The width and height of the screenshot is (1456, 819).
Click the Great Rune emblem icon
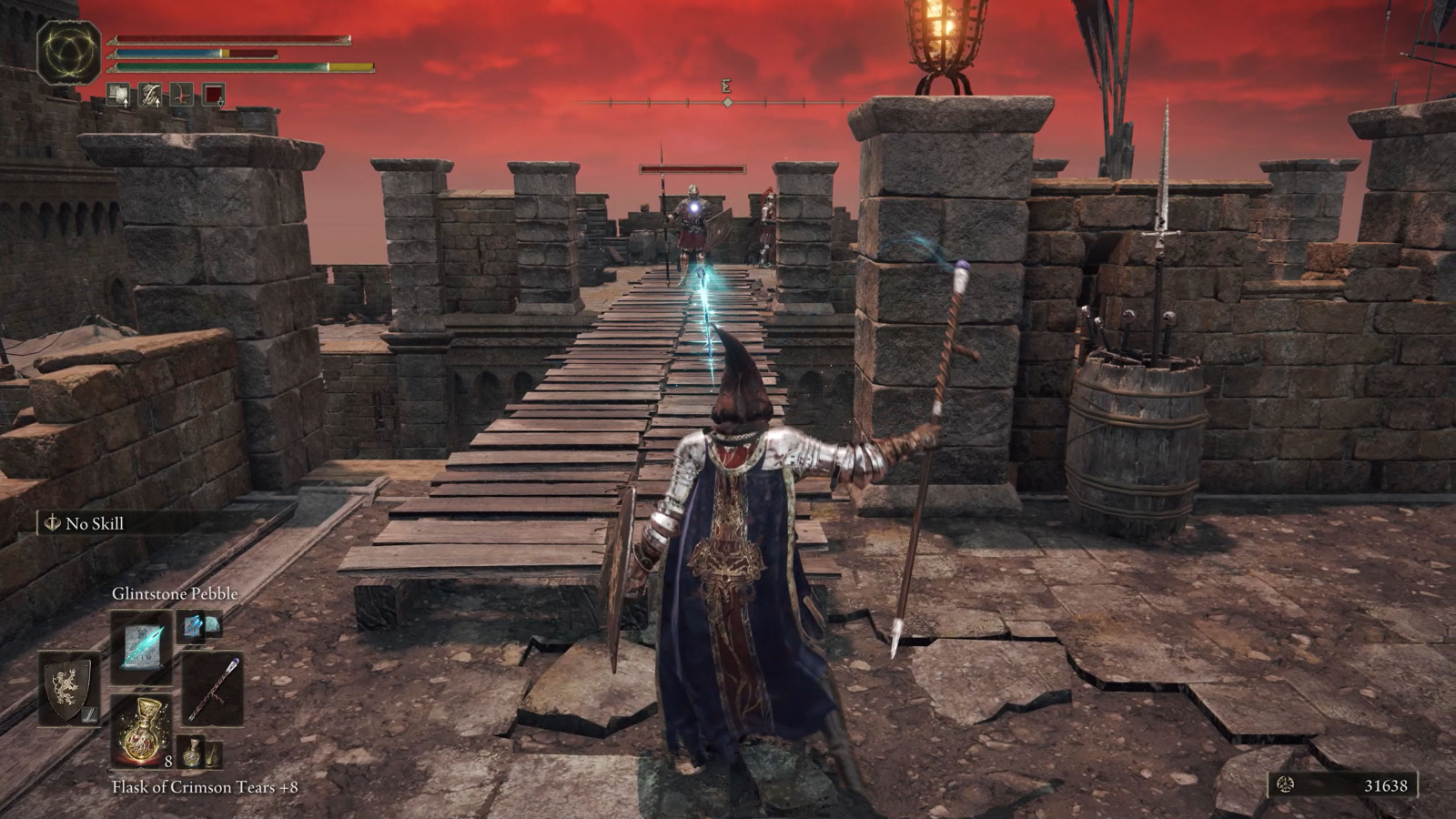tap(69, 53)
